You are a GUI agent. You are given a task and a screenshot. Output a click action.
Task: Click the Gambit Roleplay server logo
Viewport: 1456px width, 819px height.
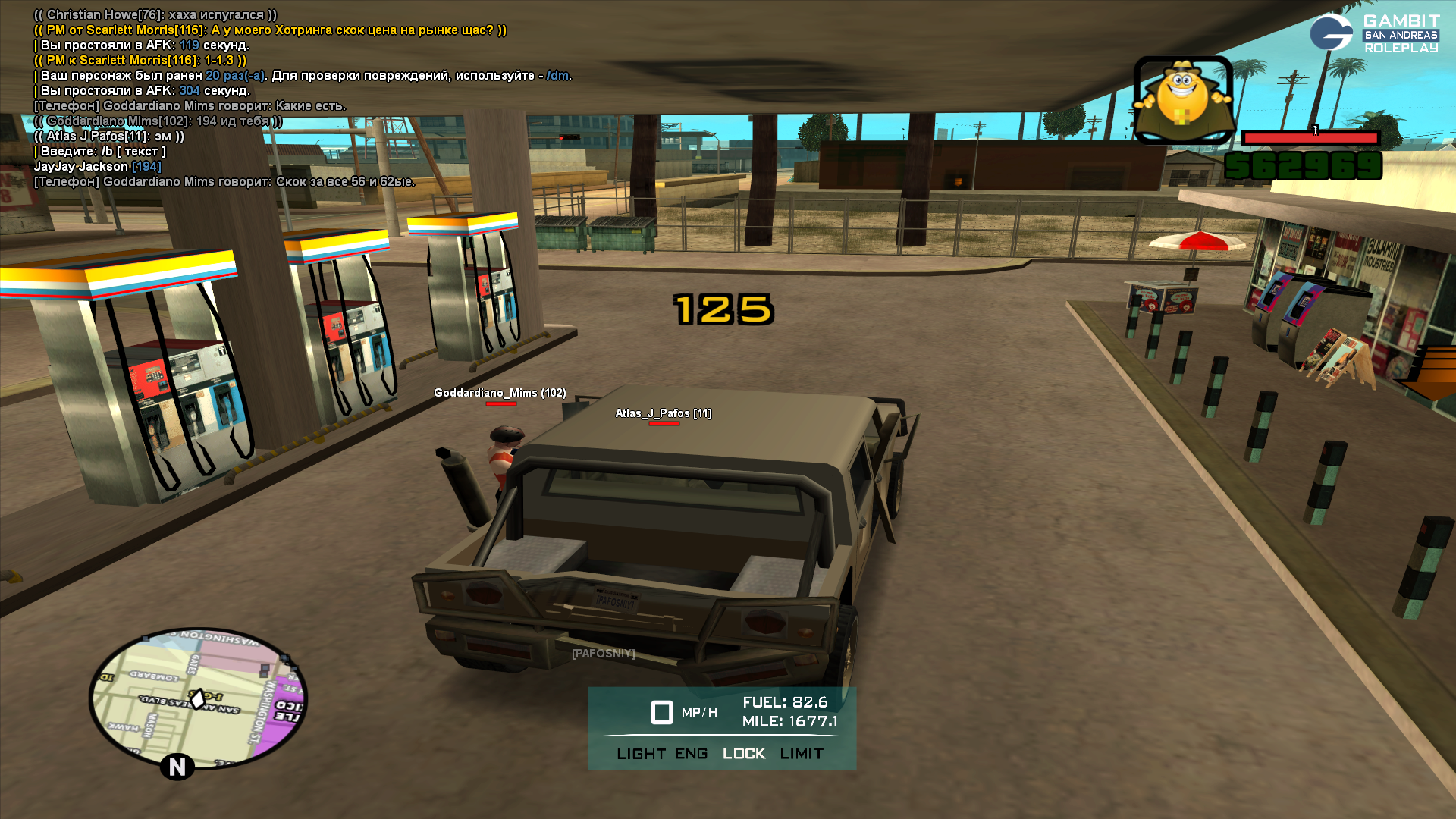(x=1373, y=33)
